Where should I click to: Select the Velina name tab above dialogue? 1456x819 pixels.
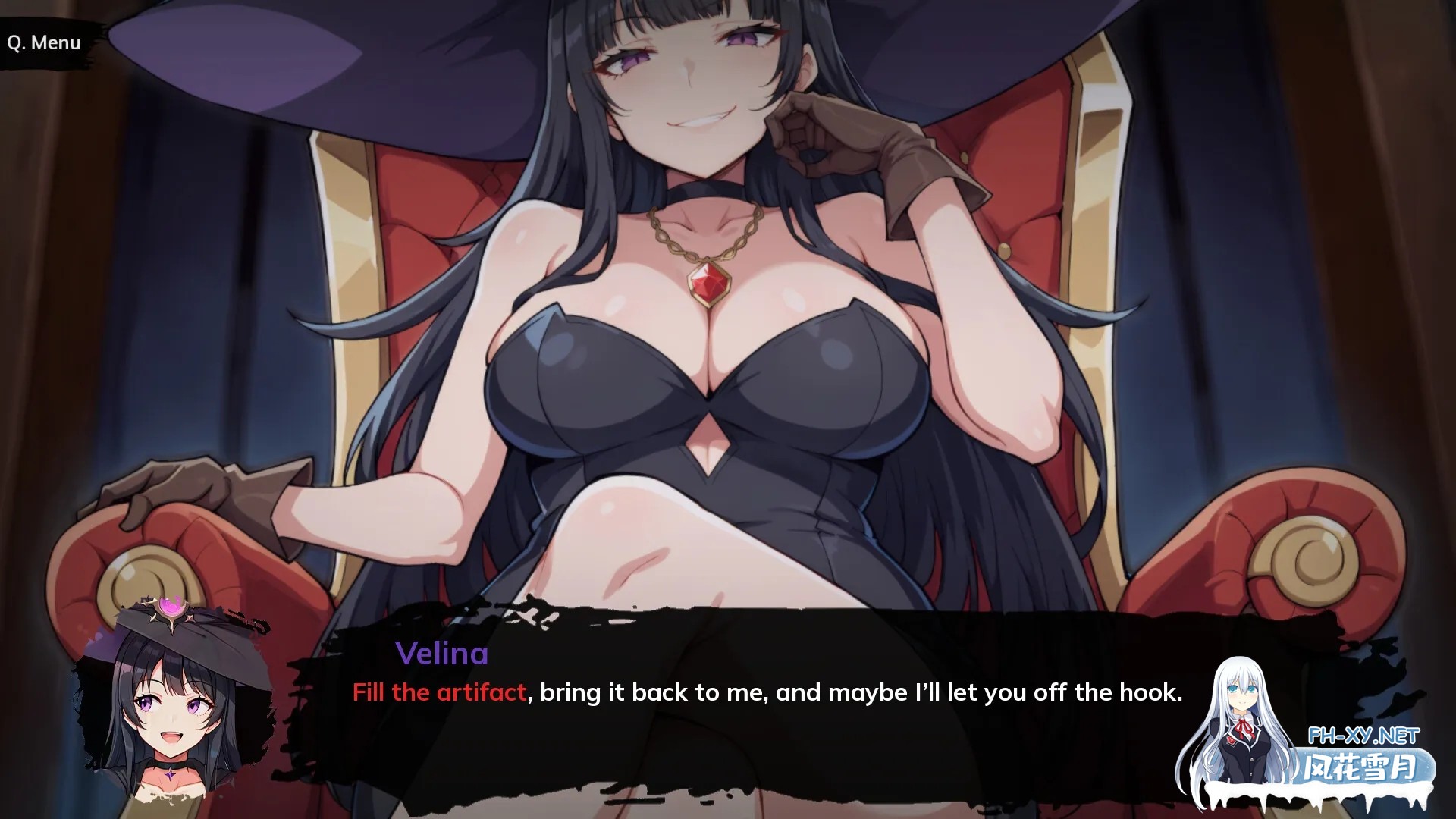pos(442,654)
